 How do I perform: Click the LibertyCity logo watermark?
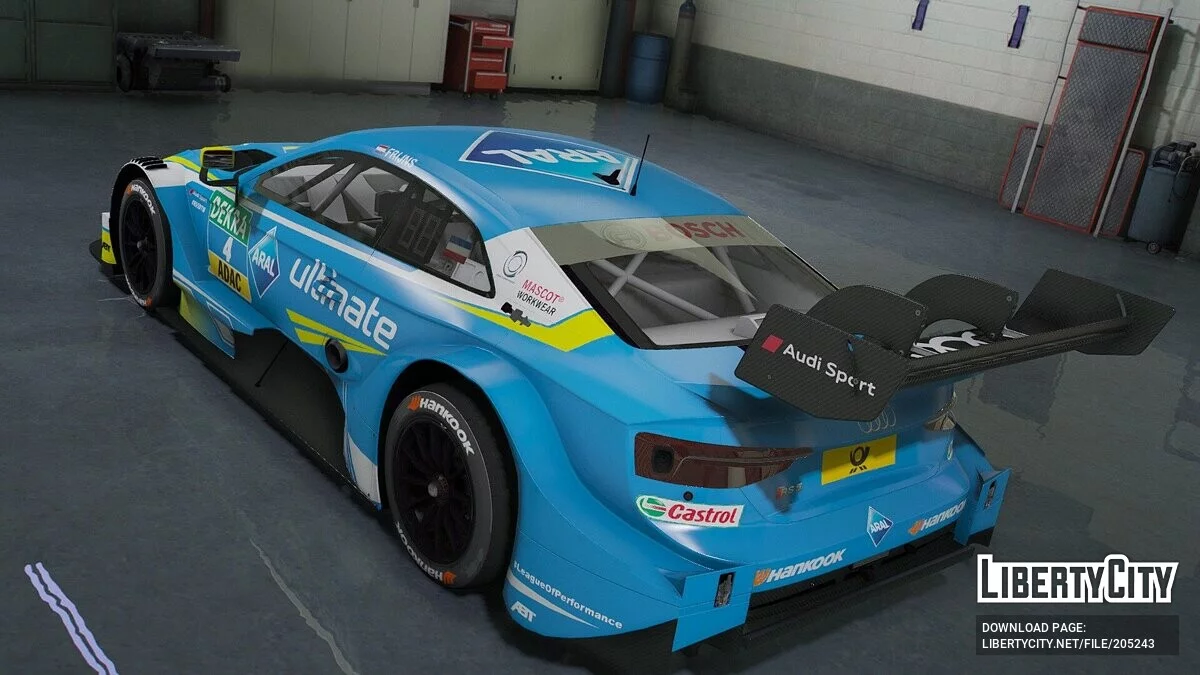[1077, 579]
